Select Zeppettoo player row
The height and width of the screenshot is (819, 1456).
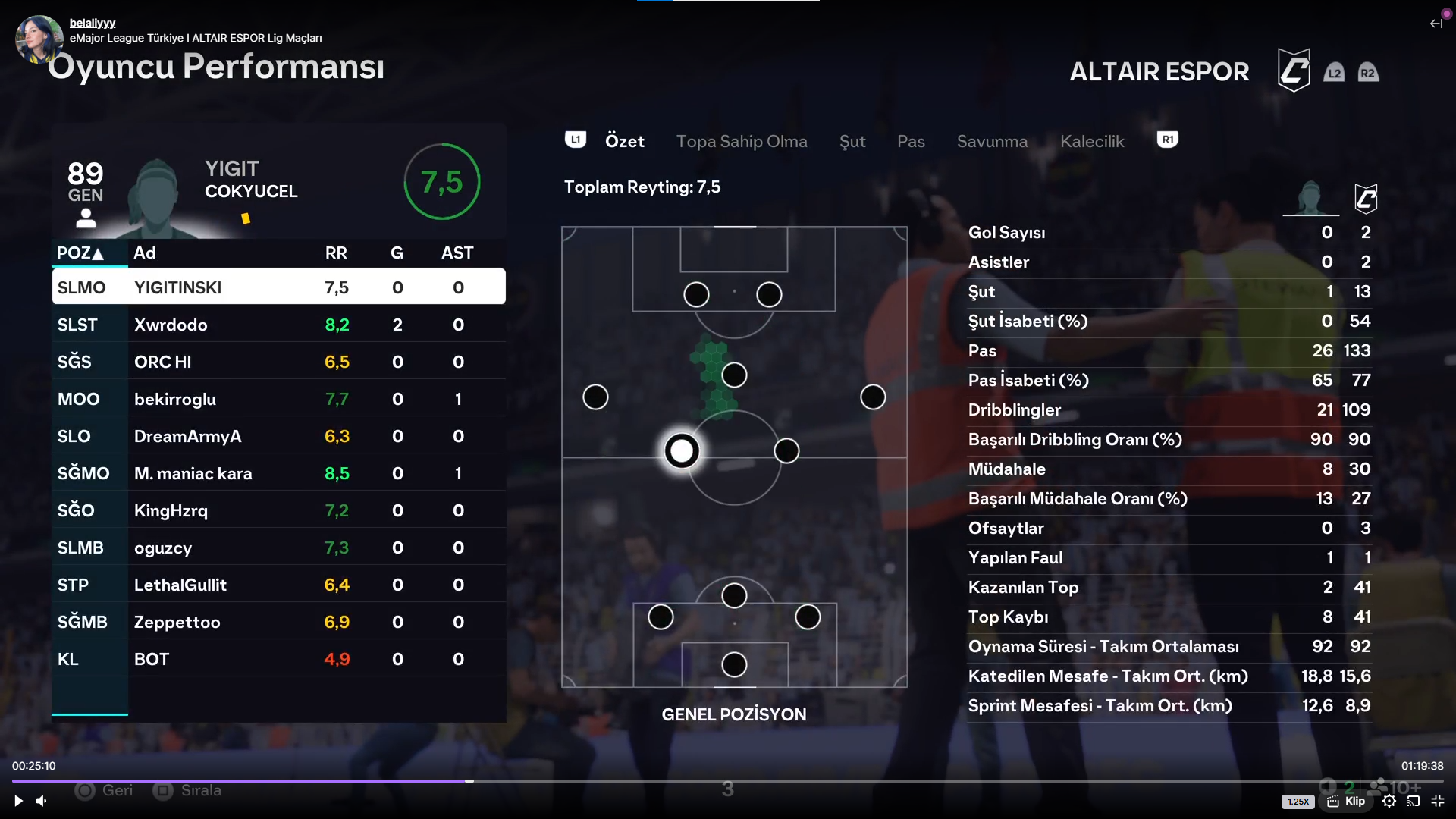[278, 622]
